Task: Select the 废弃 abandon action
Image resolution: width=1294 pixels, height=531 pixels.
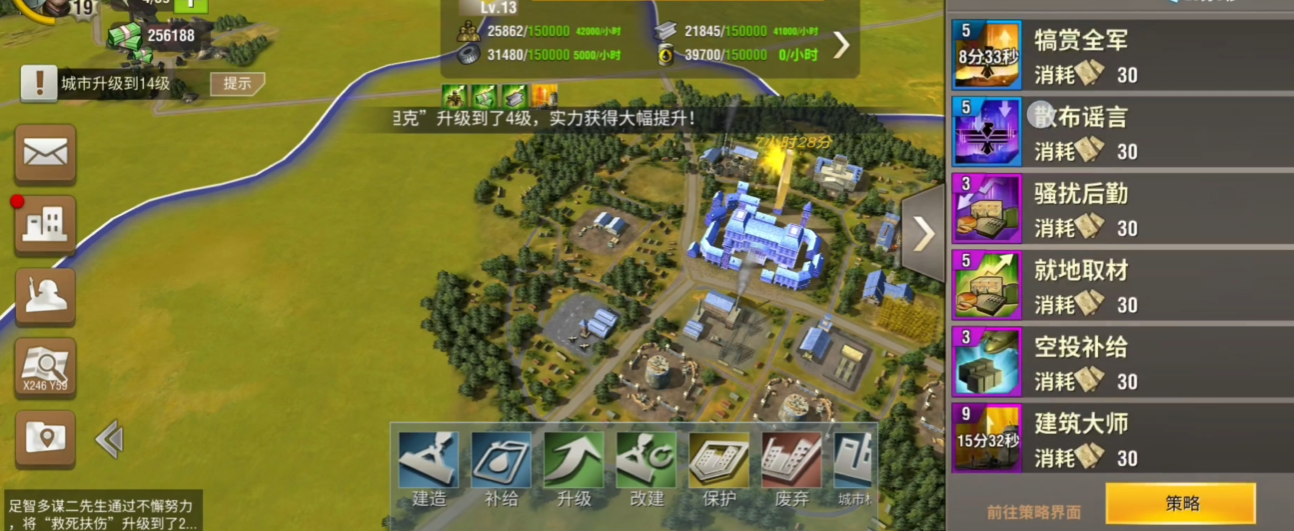Action: tap(791, 468)
